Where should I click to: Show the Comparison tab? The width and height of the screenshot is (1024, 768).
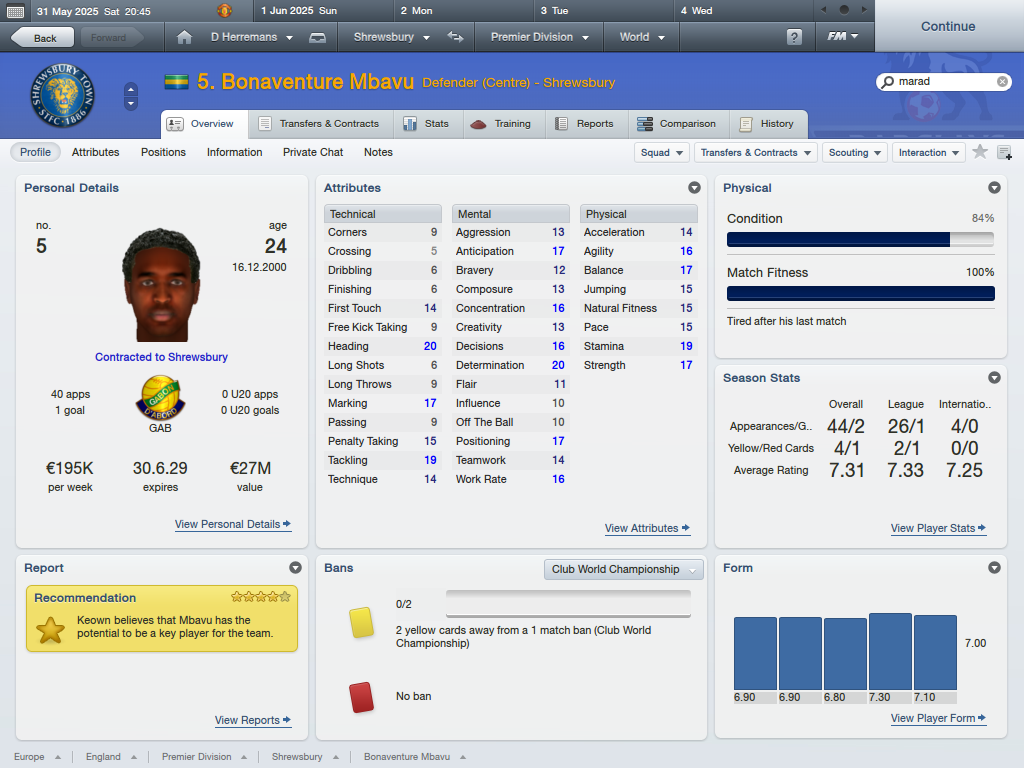point(677,124)
